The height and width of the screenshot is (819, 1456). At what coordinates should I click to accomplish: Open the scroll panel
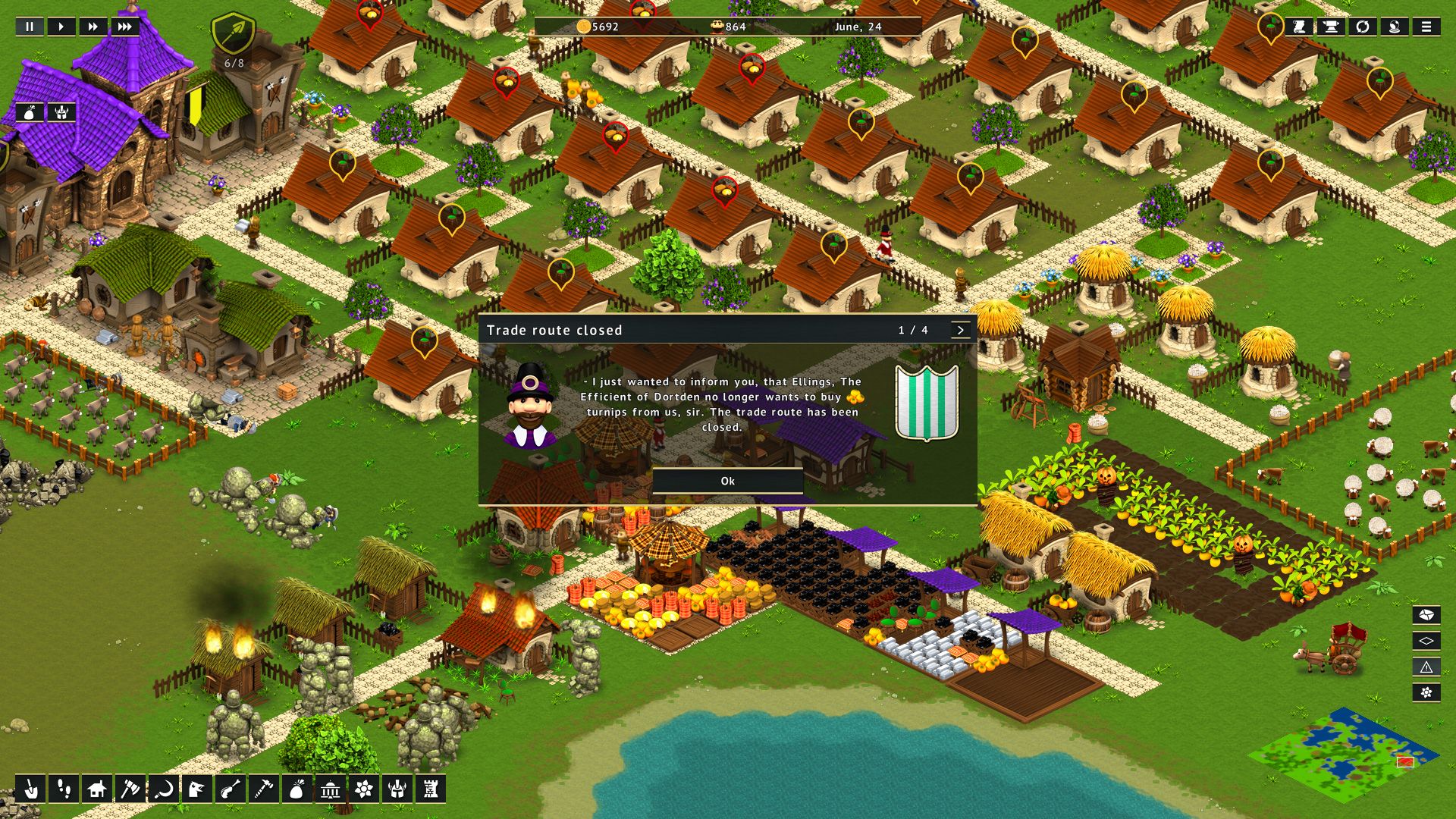pyautogui.click(x=1299, y=27)
